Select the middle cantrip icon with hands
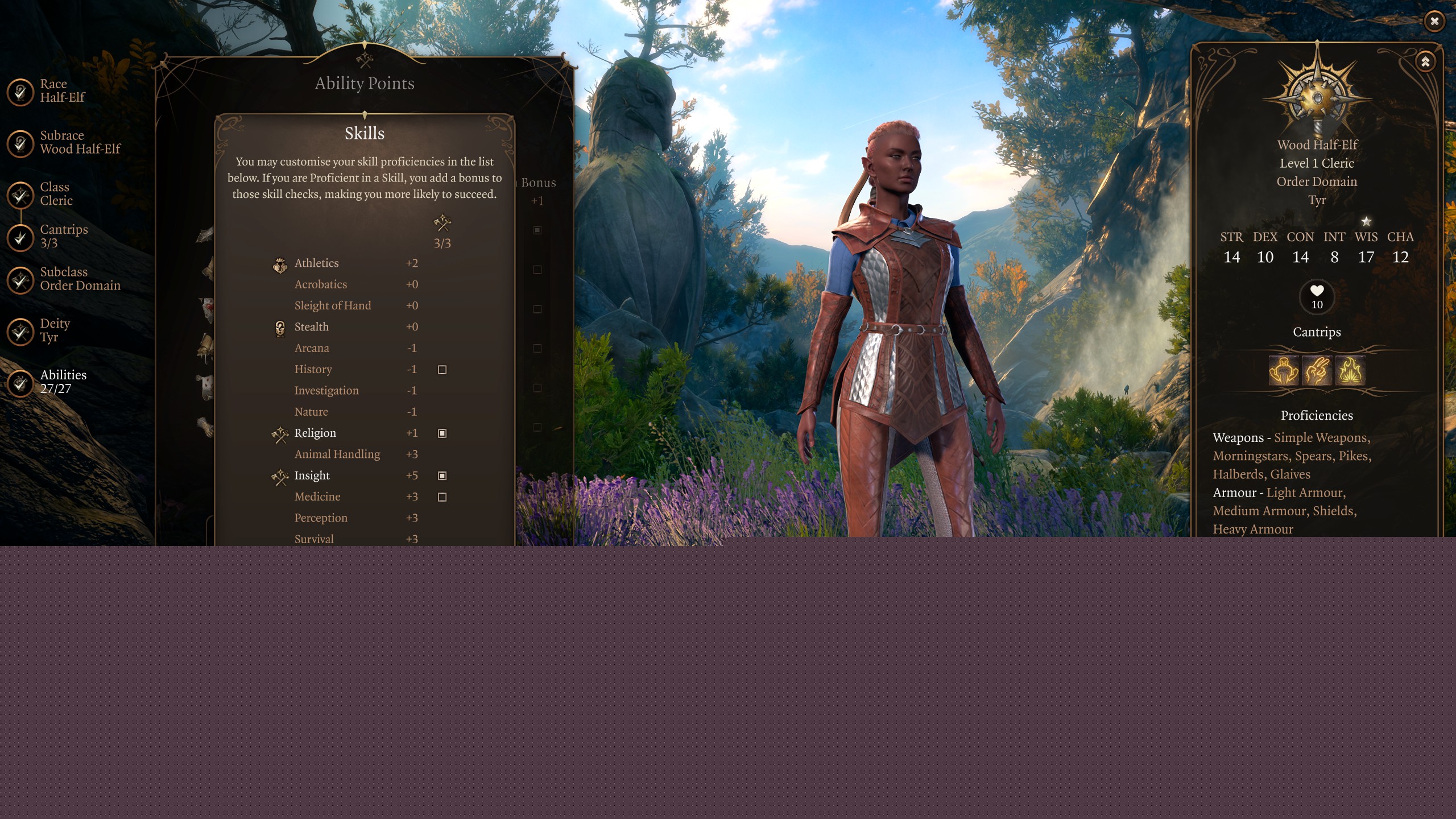 click(x=1317, y=371)
